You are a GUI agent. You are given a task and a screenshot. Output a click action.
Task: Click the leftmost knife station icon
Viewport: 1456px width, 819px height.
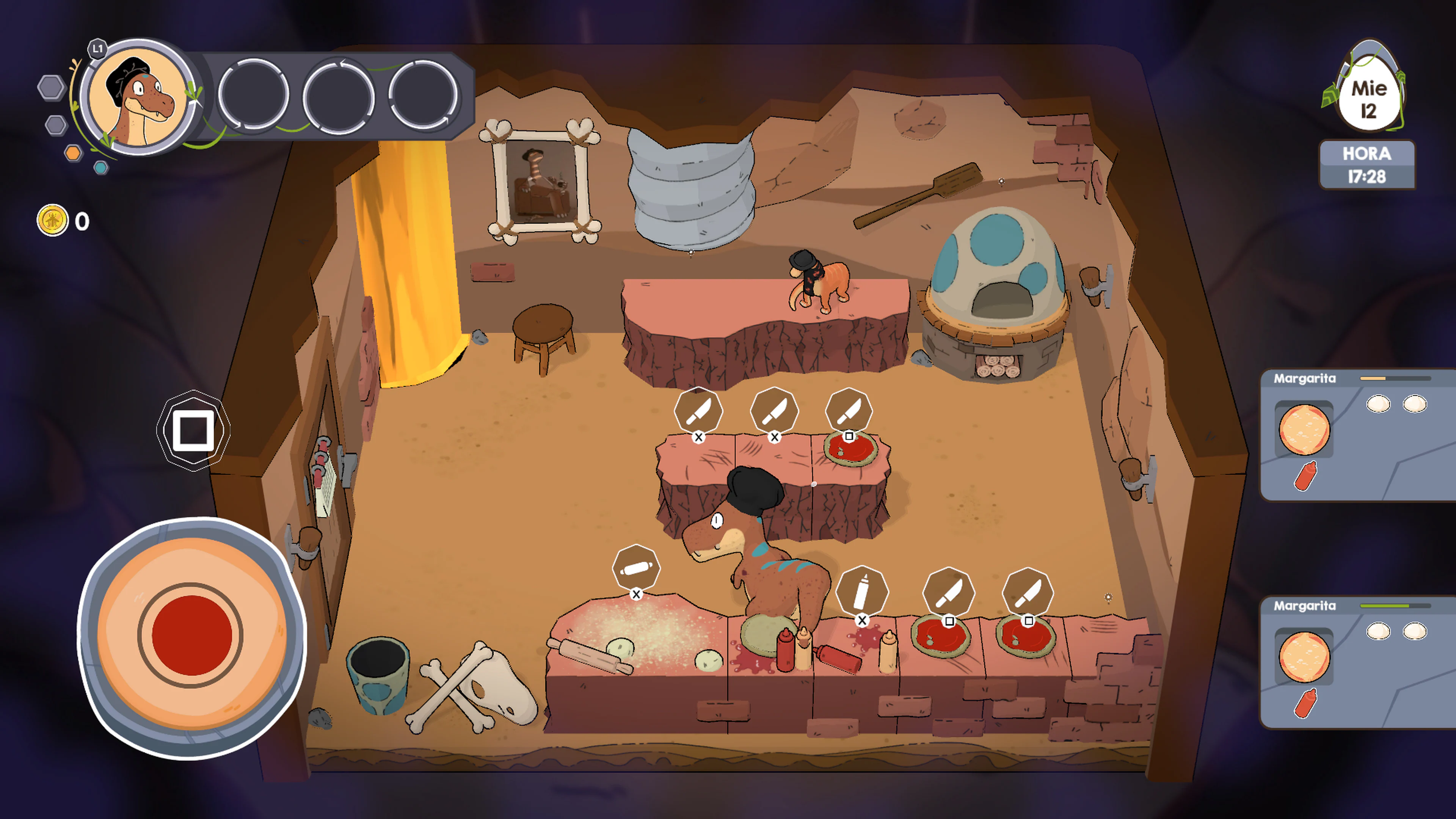point(698,411)
